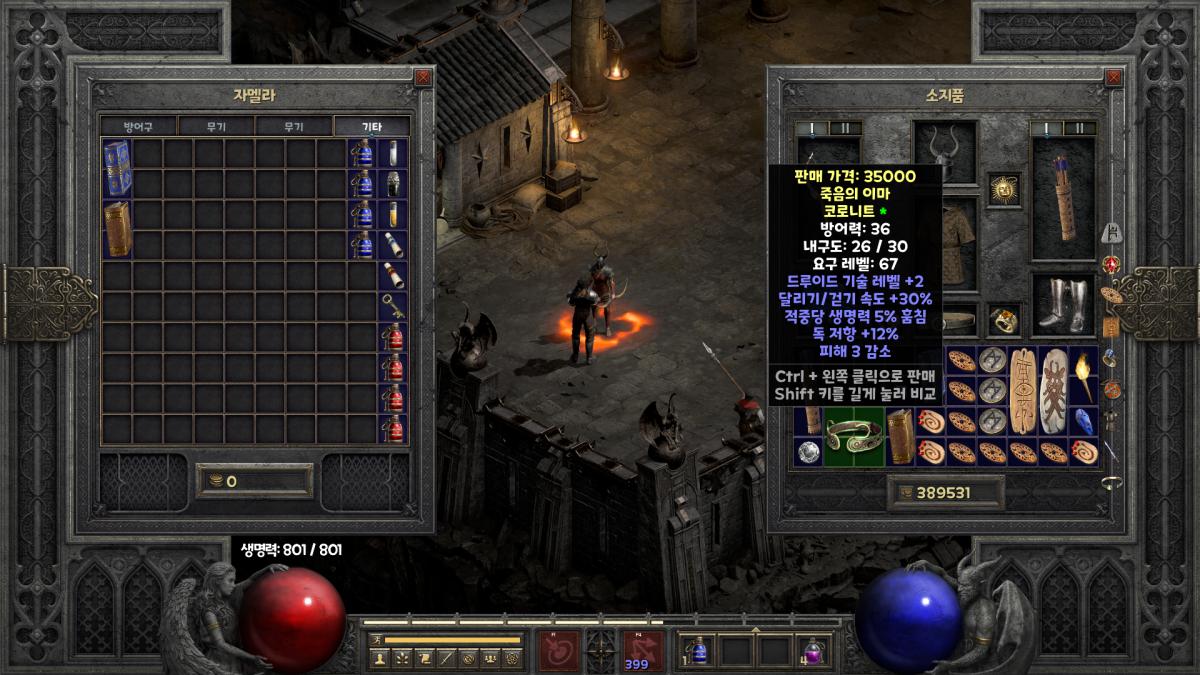Close the Jamella vendor window
The height and width of the screenshot is (675, 1200).
pyautogui.click(x=424, y=76)
